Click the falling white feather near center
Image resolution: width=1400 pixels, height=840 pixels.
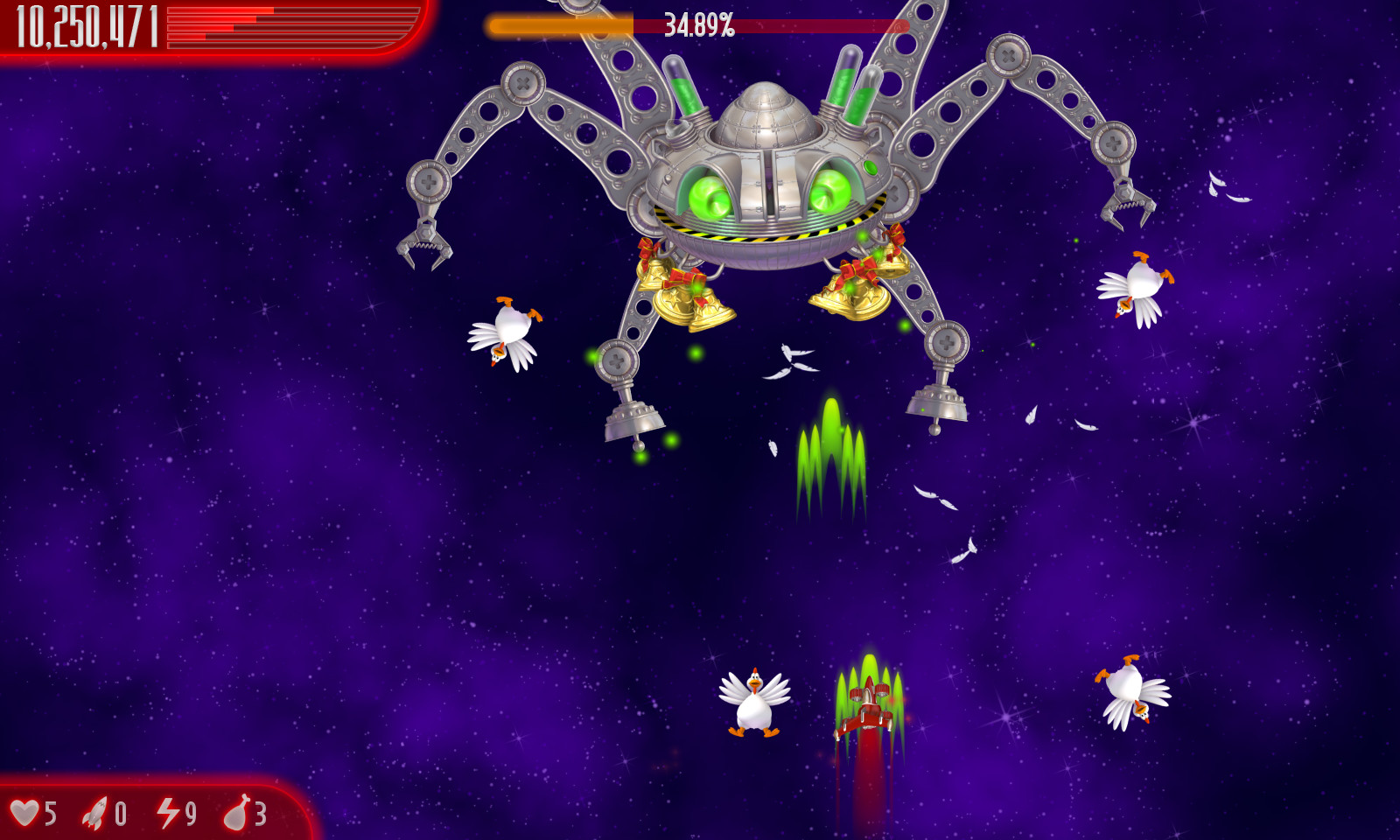791,359
